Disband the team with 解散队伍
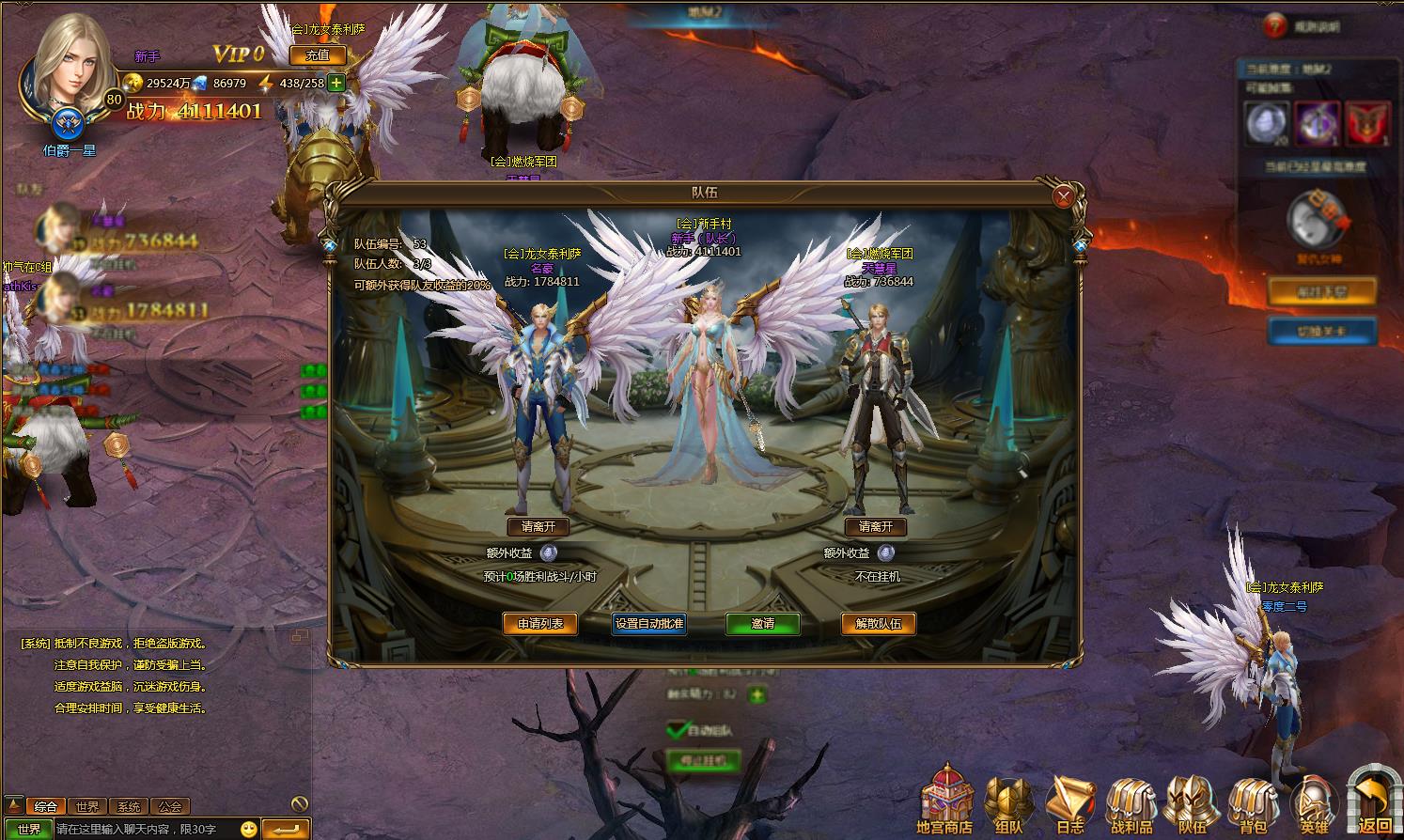 [x=878, y=624]
